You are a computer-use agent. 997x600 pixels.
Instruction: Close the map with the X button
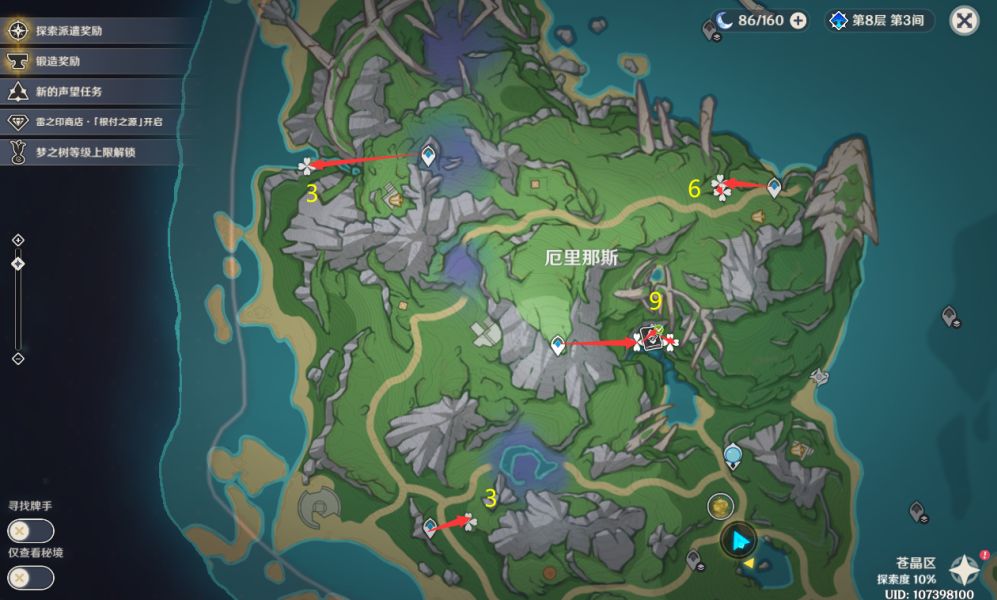coord(964,20)
